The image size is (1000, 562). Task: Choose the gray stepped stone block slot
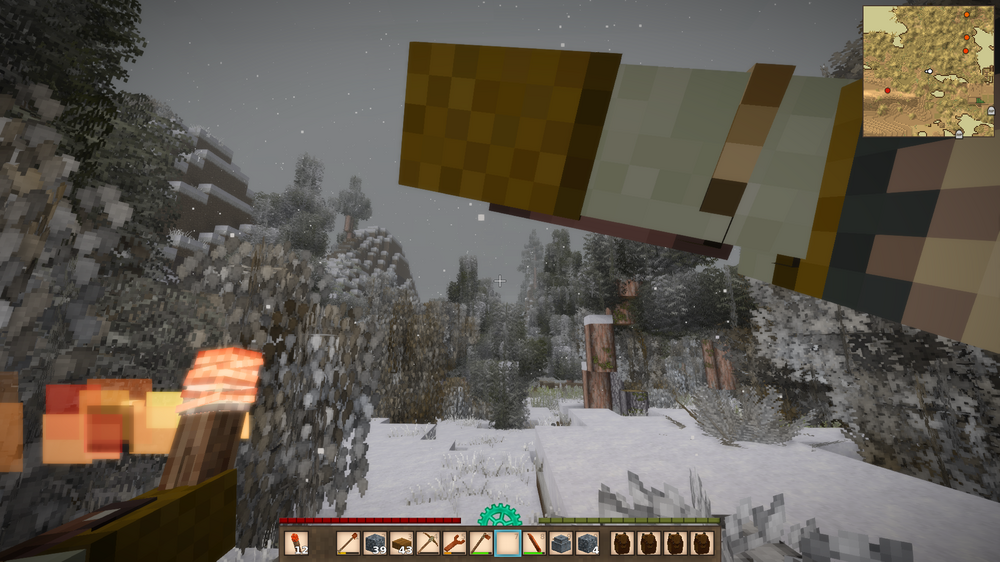561,544
